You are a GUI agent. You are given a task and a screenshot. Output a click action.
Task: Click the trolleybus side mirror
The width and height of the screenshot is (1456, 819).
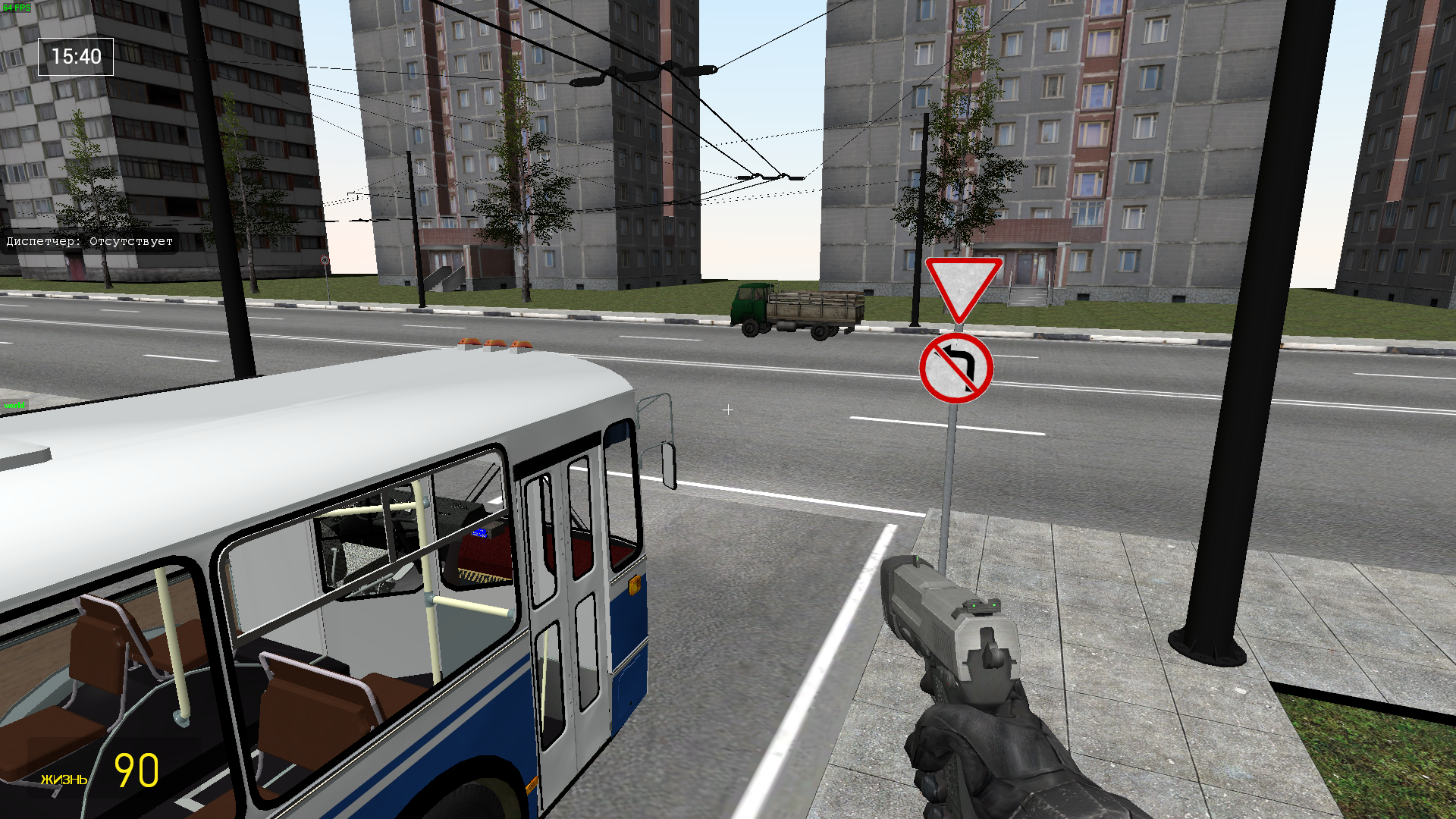669,464
